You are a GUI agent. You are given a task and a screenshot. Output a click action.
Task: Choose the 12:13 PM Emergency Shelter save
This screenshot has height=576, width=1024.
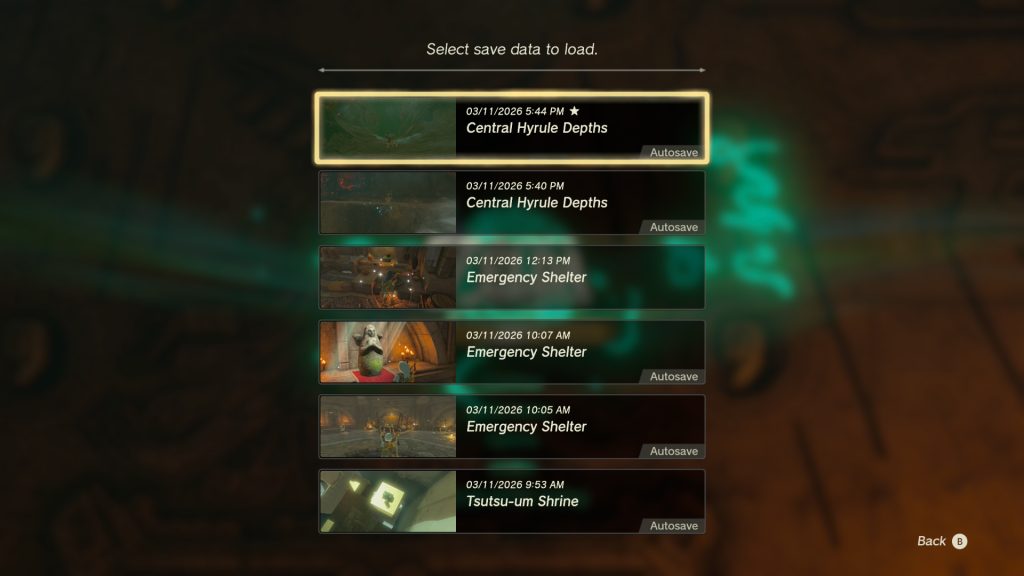coord(511,277)
